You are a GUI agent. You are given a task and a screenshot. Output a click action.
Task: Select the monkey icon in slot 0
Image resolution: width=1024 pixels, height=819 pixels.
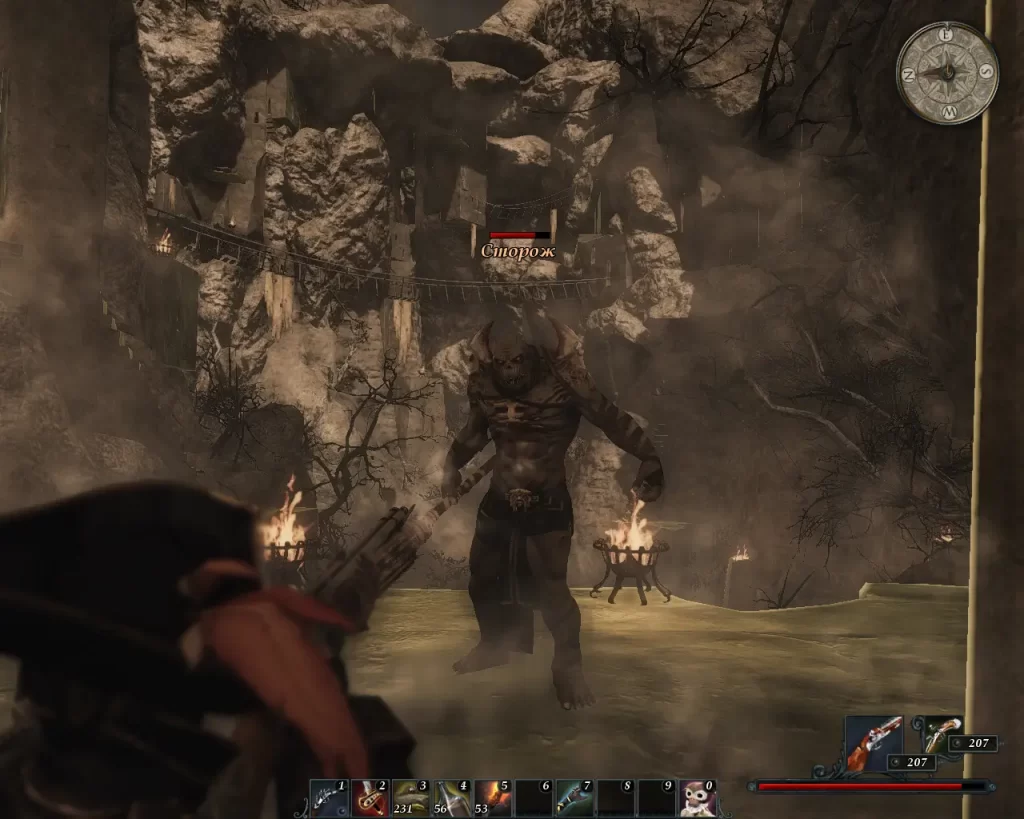coord(697,798)
